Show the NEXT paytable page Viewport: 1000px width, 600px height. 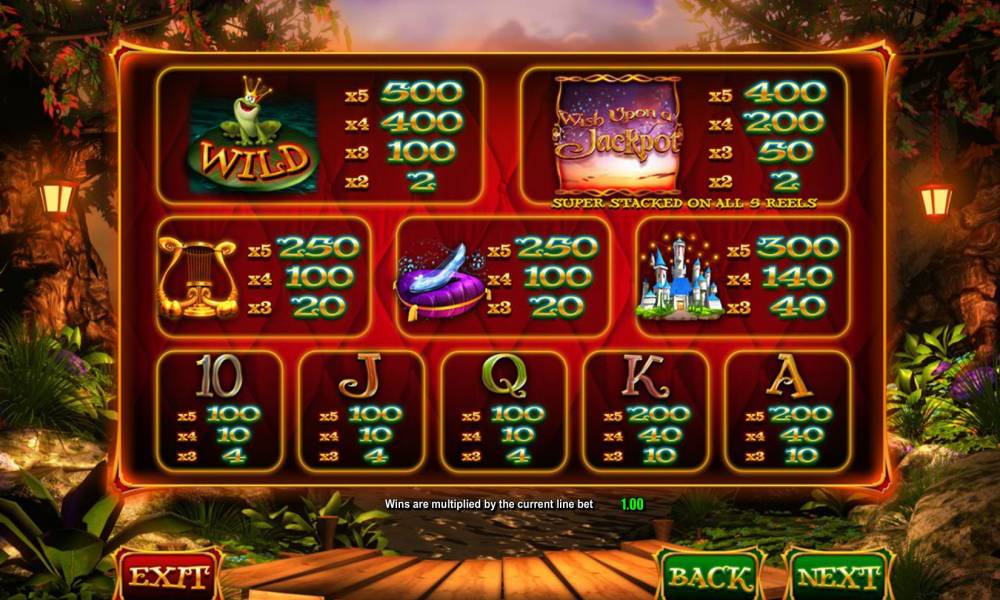[x=838, y=577]
